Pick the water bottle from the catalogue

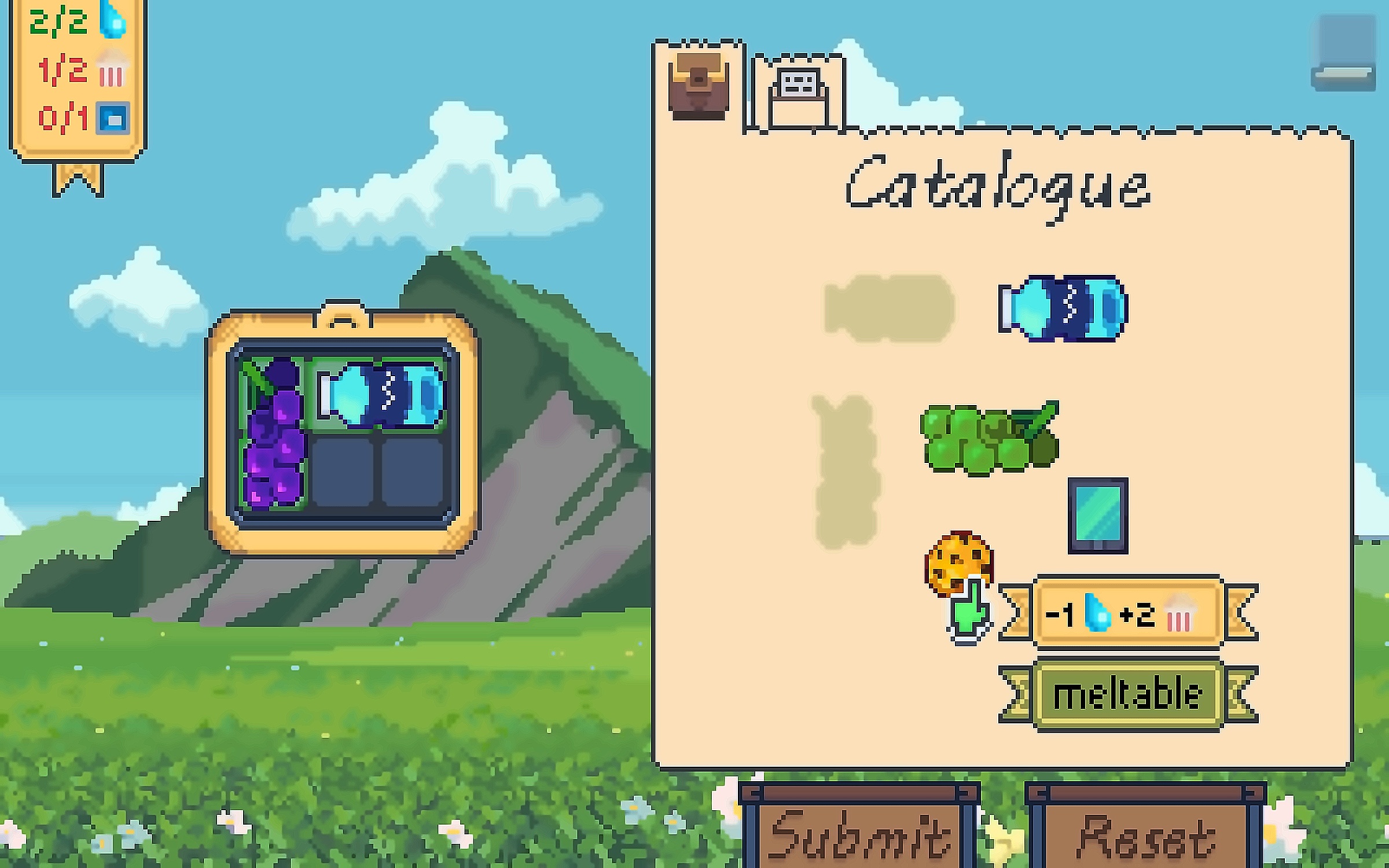coord(1063,308)
